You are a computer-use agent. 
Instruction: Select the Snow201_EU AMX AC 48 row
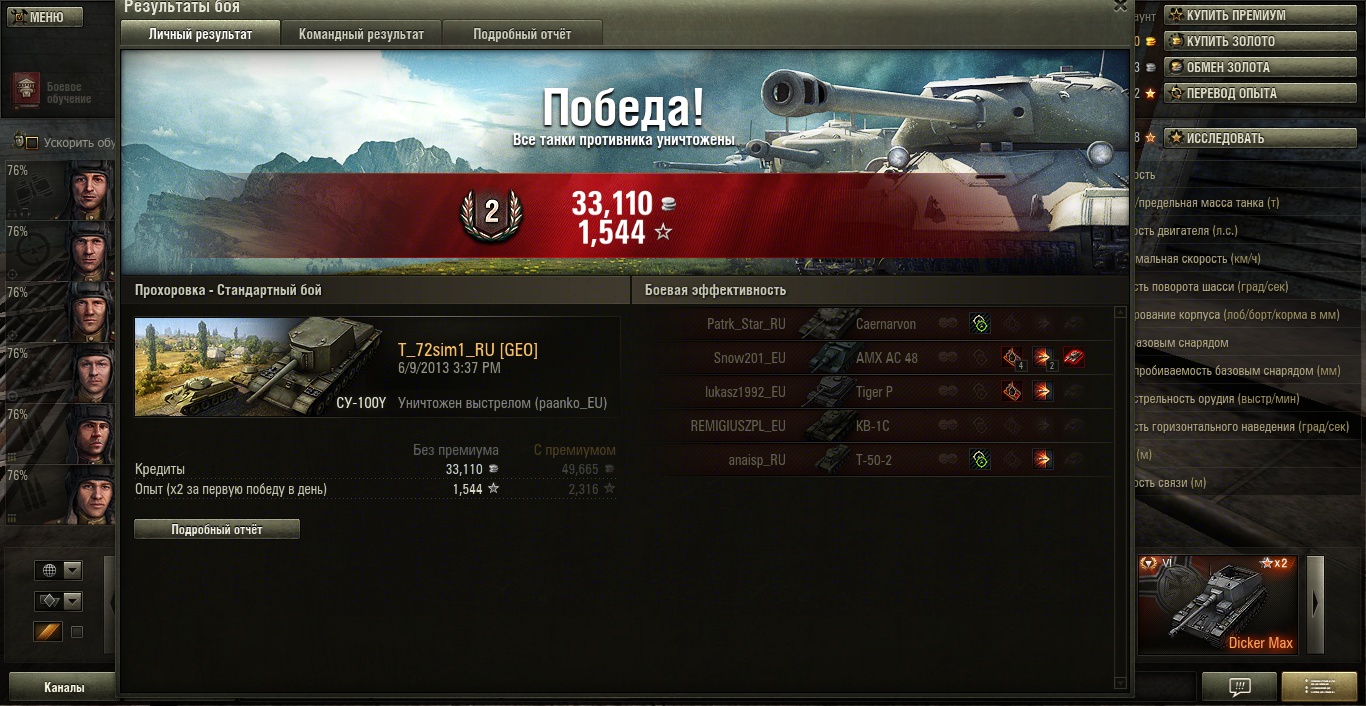[x=875, y=358]
